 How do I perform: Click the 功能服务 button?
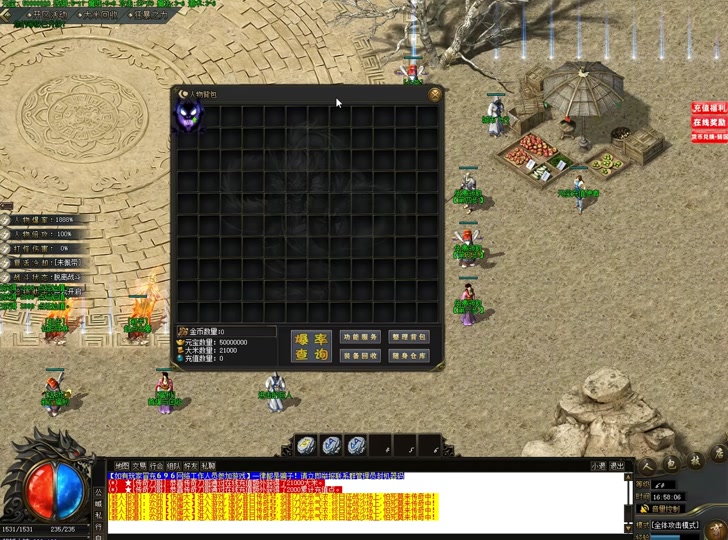[360, 337]
